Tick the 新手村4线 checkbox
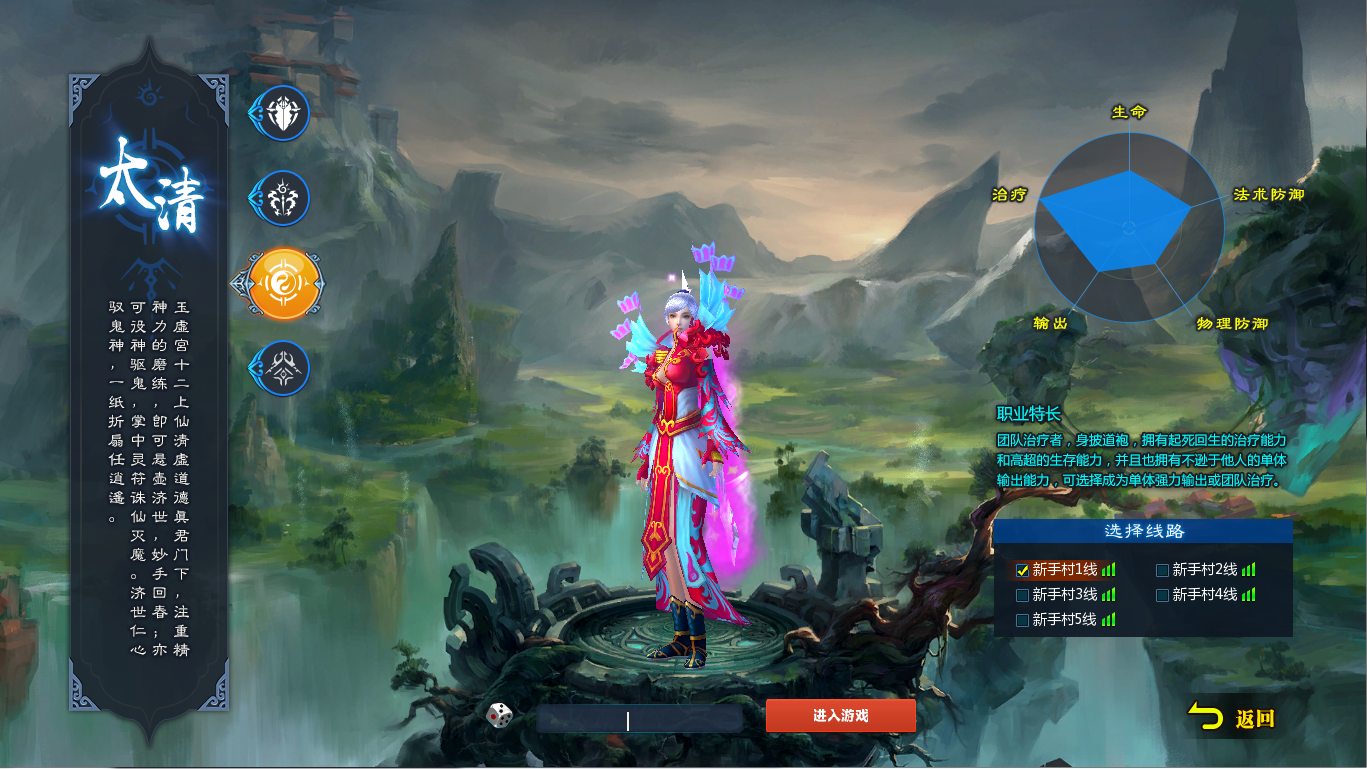The image size is (1367, 769). (1163, 595)
